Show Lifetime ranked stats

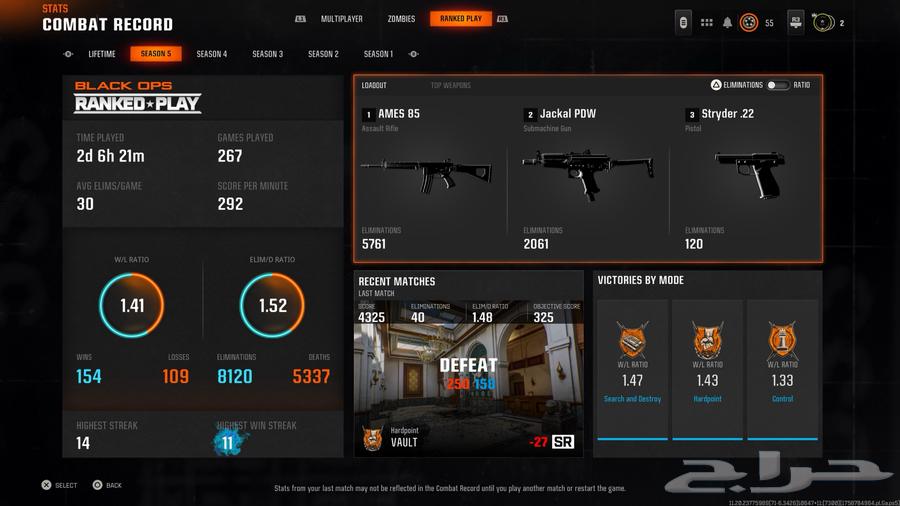[102, 54]
